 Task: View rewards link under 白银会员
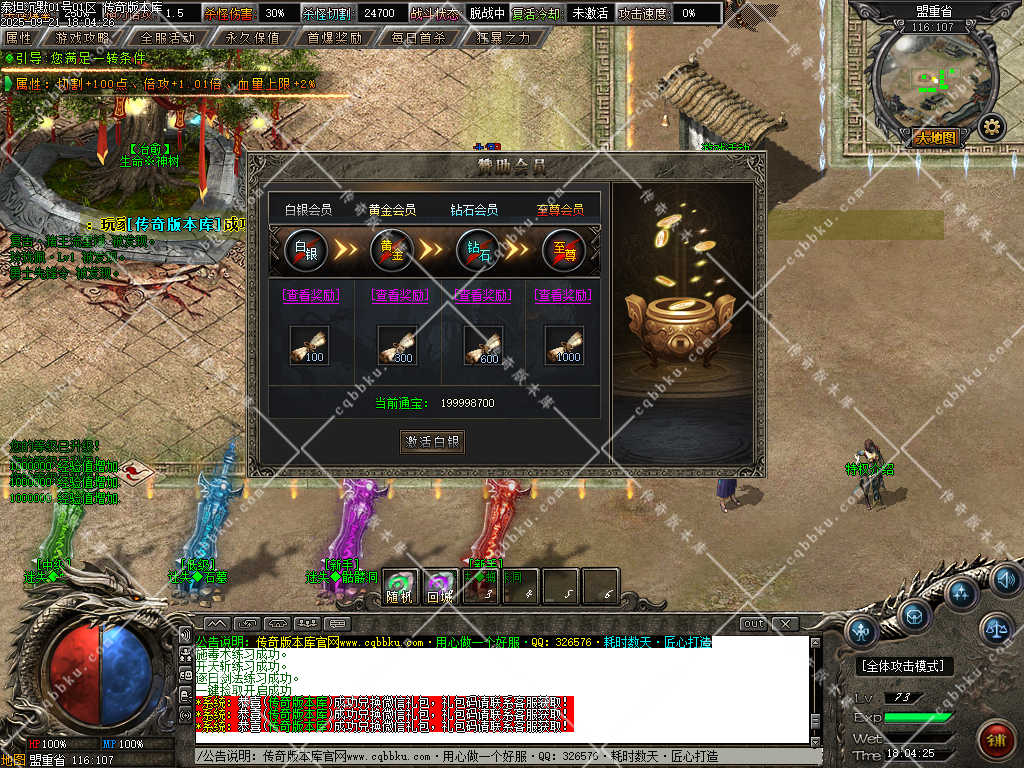coord(311,295)
